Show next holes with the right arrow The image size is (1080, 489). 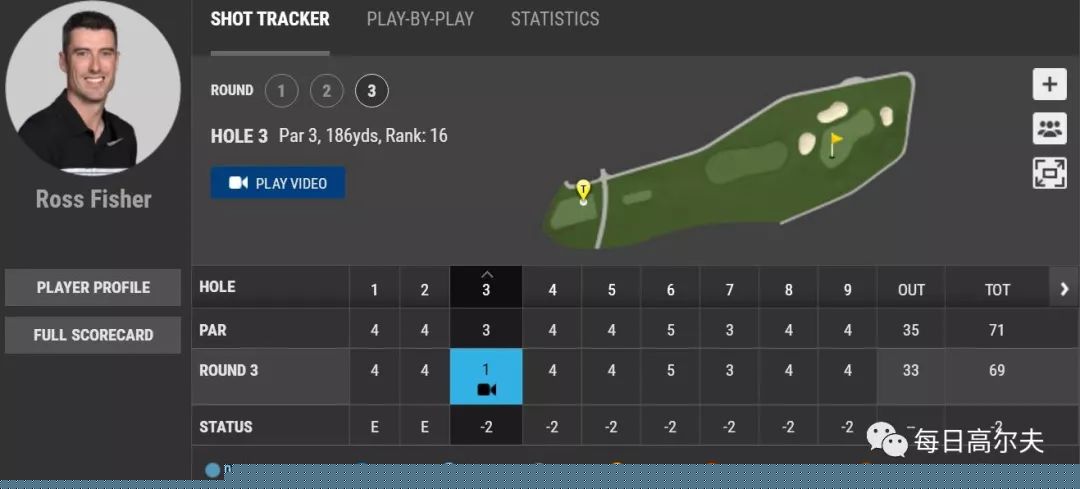(1064, 289)
